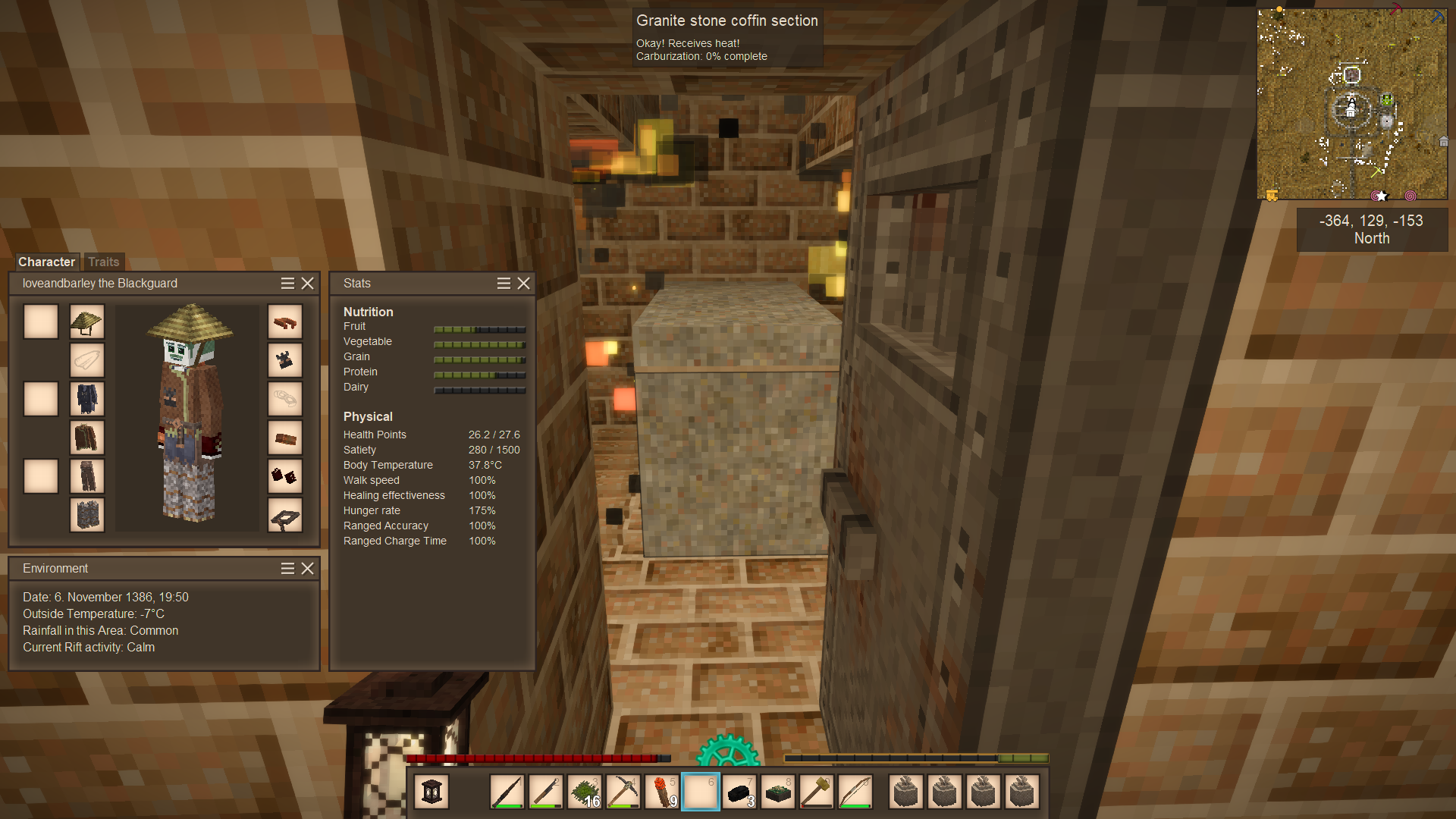Viewport: 1456px width, 819px height.
Task: Close the Environment panel
Action: tap(308, 568)
